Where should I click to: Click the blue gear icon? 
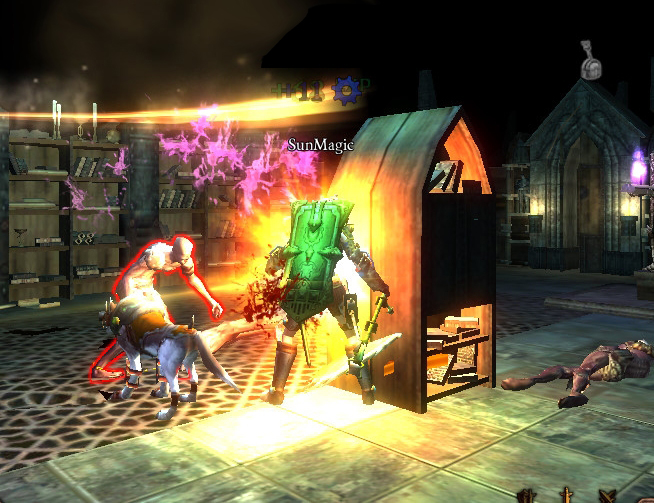[x=346, y=91]
